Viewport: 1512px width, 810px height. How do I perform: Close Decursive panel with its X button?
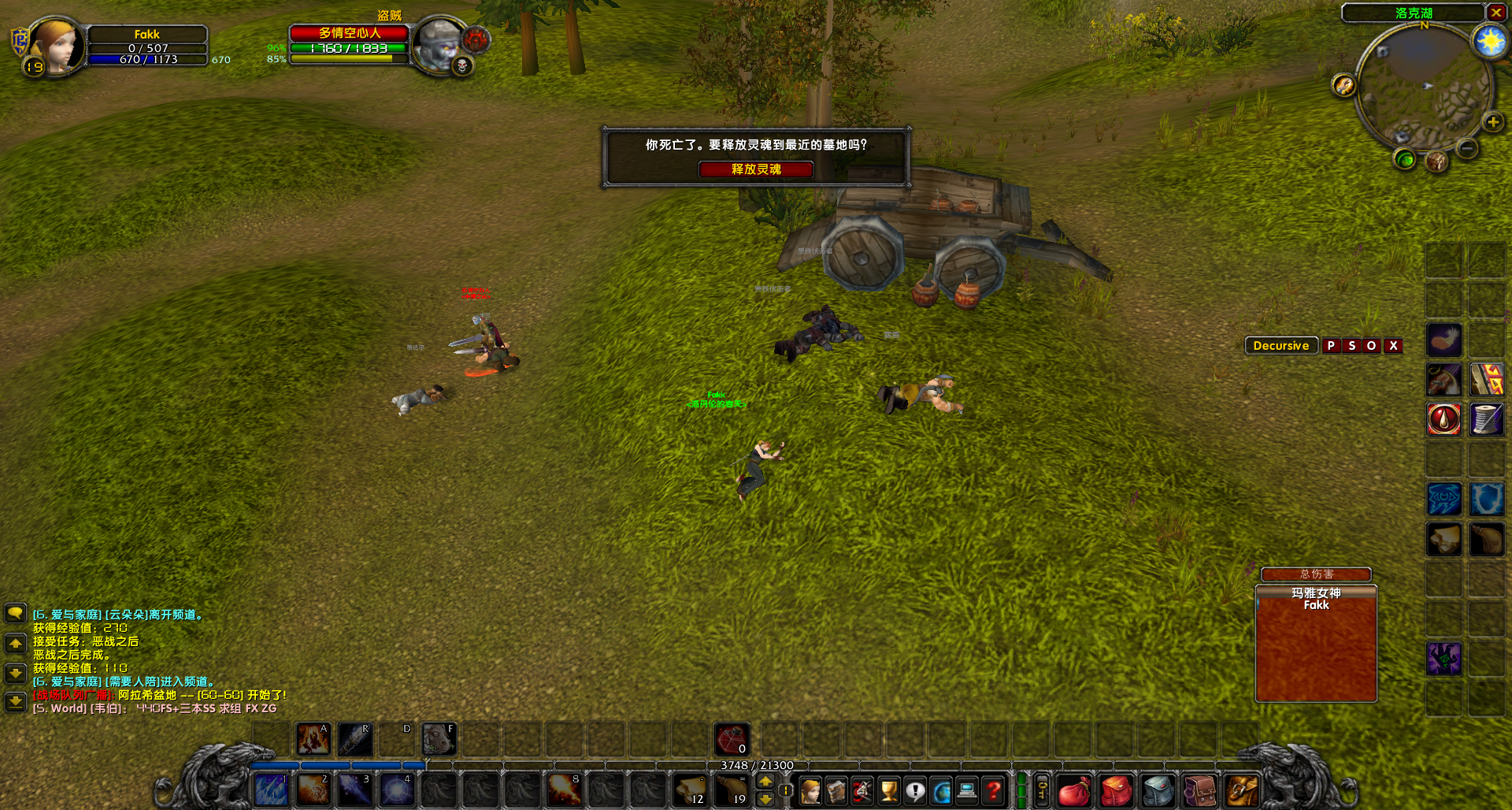(1392, 345)
